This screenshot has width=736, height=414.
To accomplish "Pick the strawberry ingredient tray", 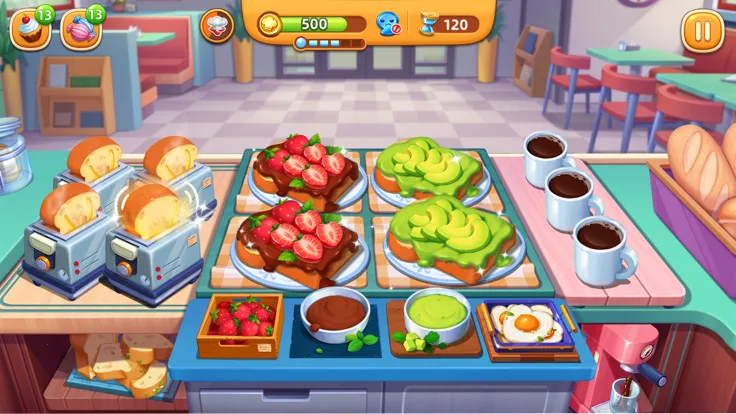I will click(240, 323).
